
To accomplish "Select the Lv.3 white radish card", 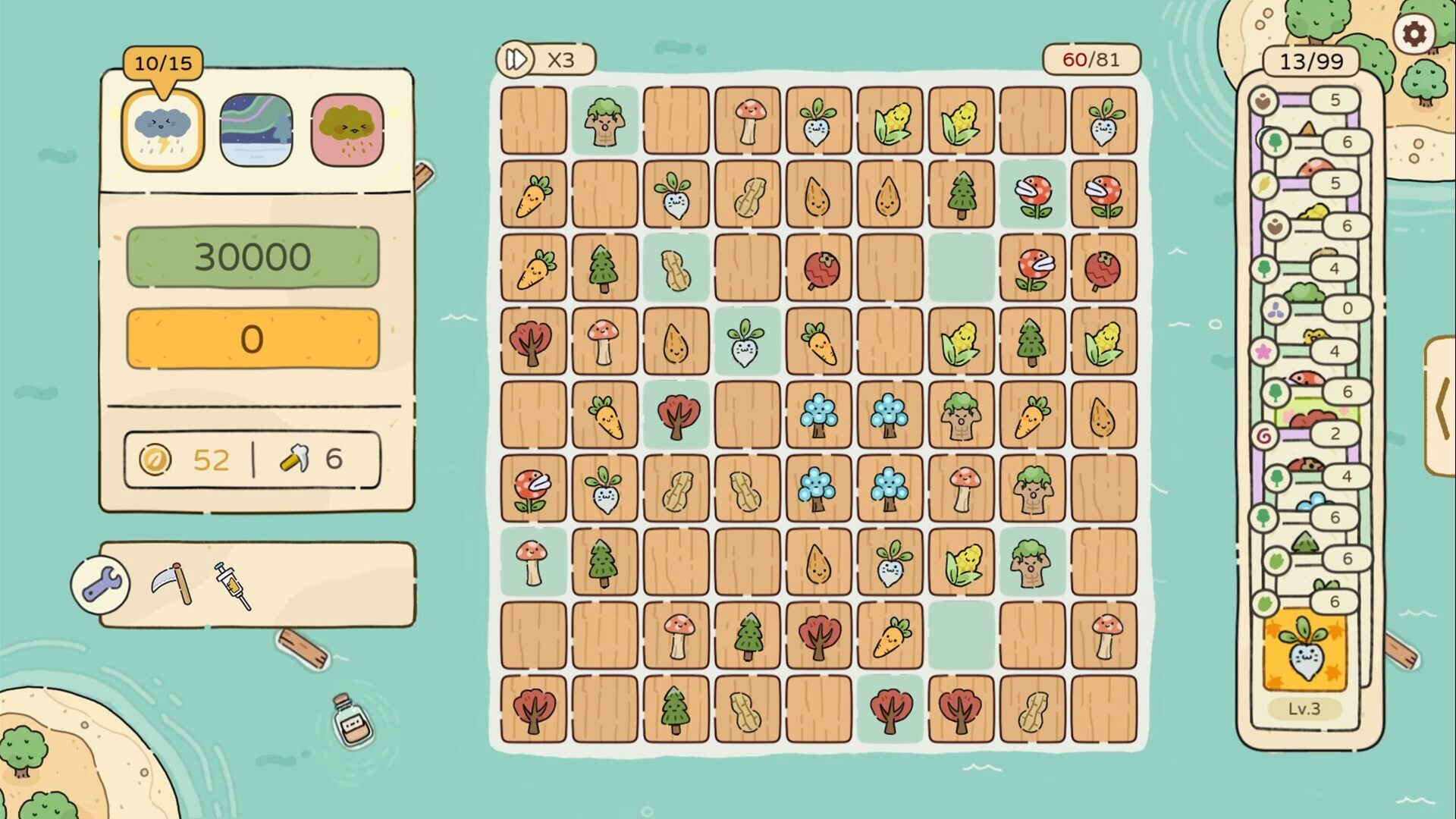I will click(x=1304, y=651).
